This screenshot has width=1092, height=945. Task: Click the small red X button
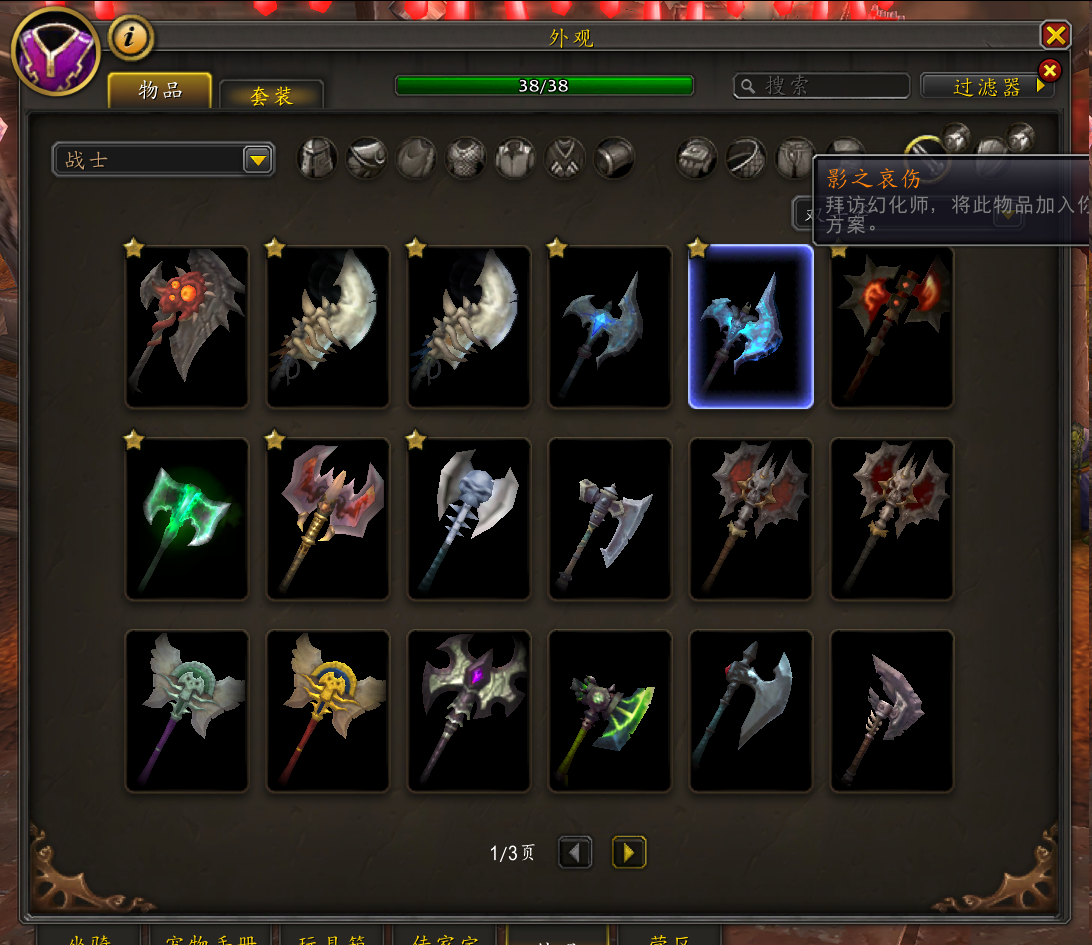pyautogui.click(x=1049, y=71)
